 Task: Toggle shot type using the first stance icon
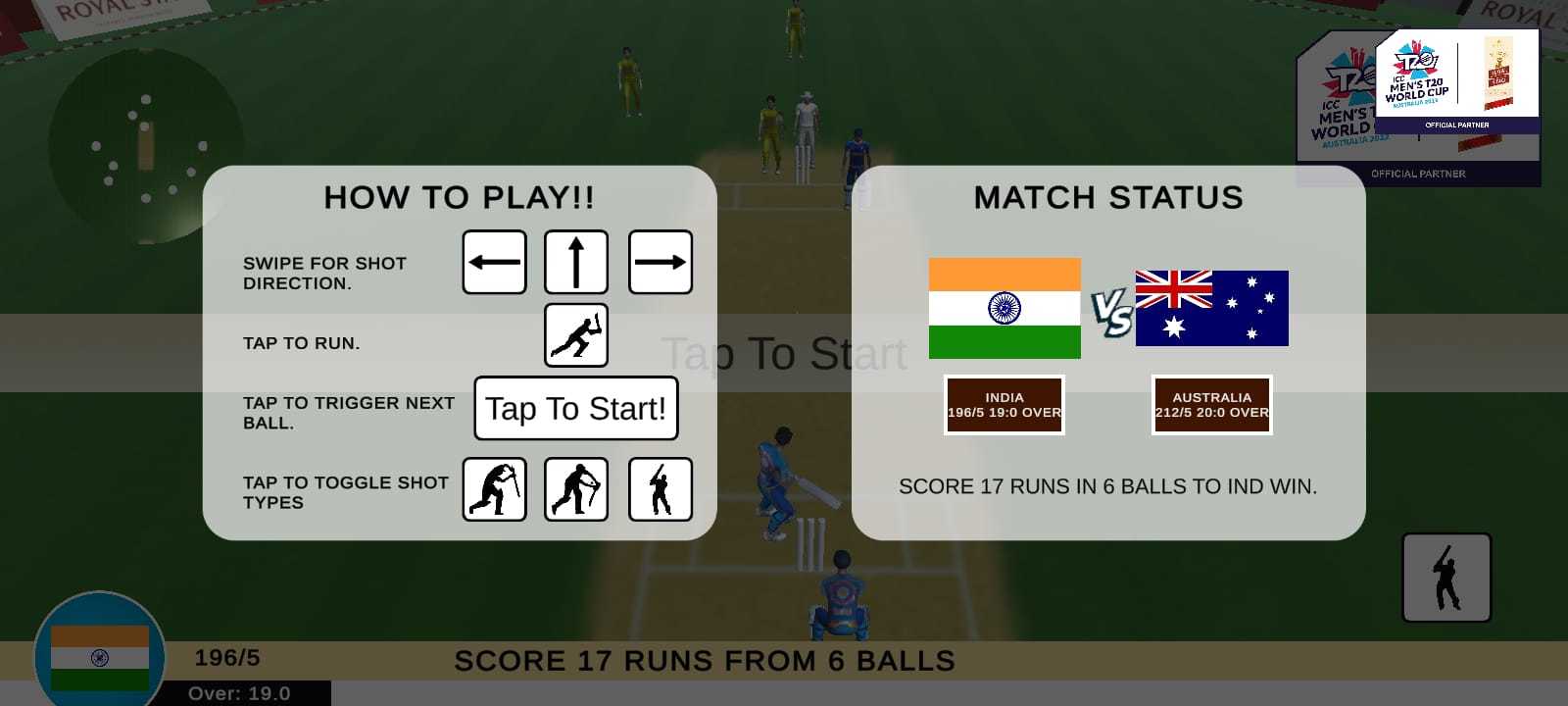click(495, 489)
